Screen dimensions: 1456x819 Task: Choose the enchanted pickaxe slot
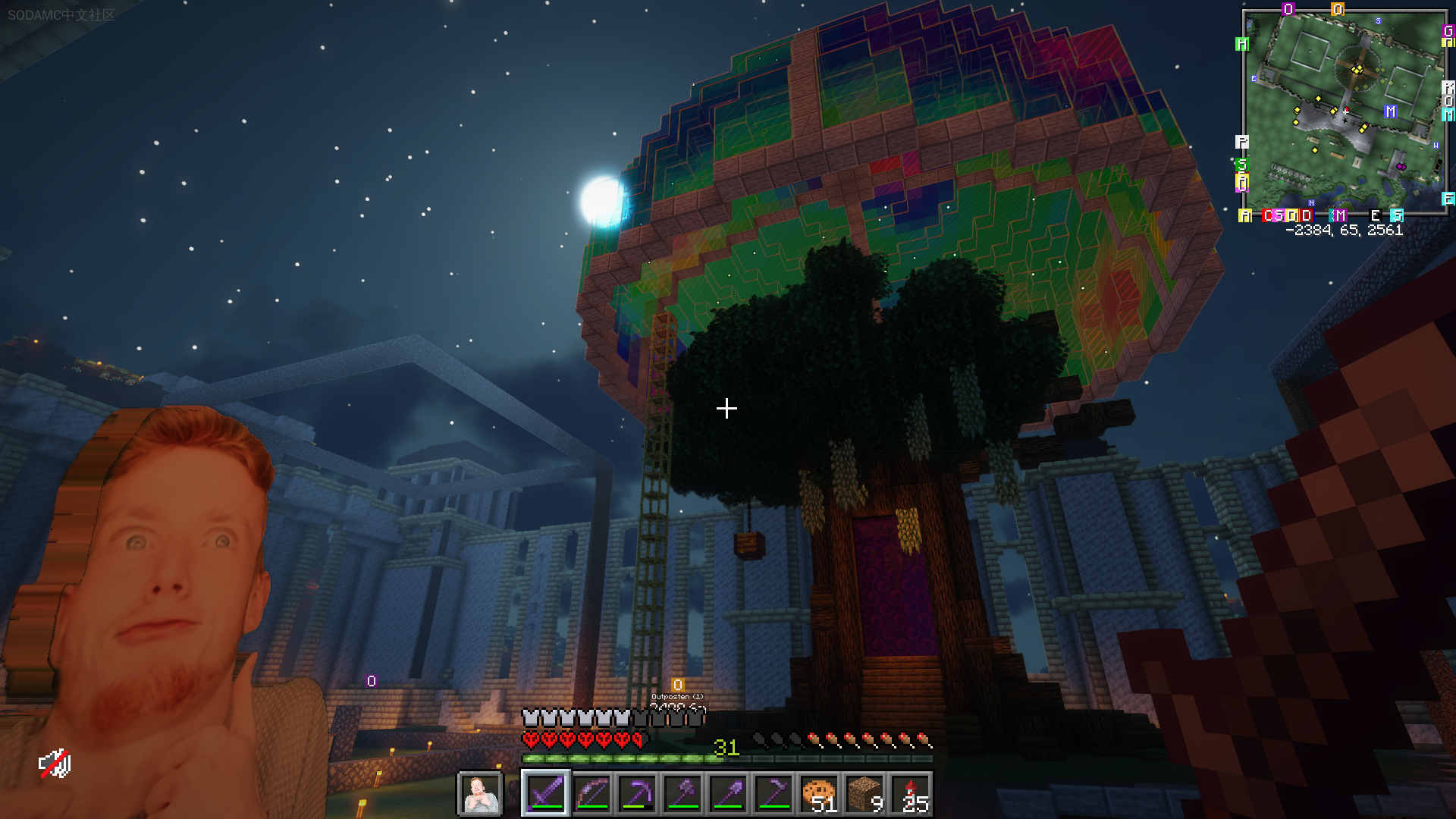pyautogui.click(x=638, y=794)
